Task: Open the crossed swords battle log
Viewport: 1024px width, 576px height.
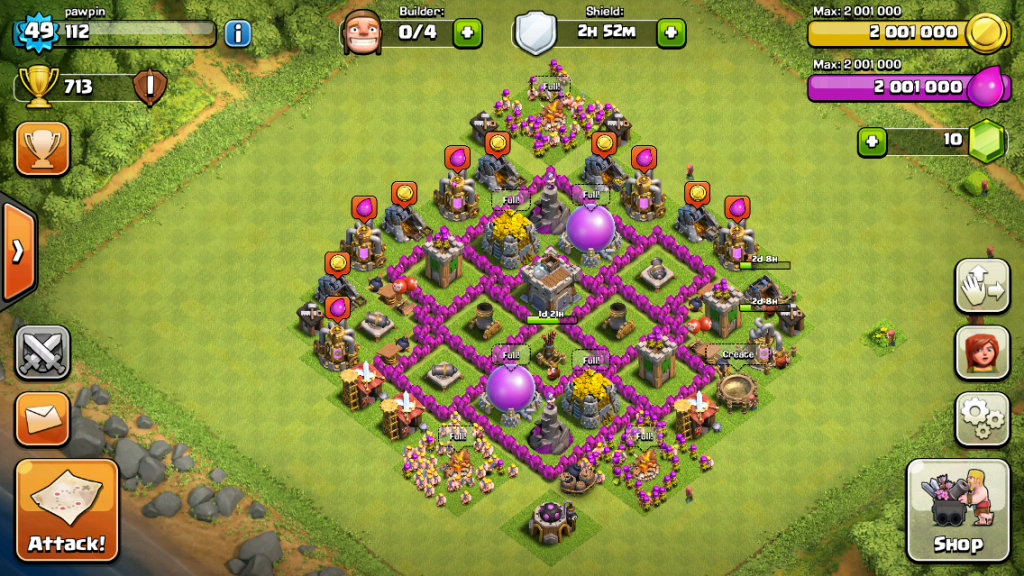Action: 42,352
